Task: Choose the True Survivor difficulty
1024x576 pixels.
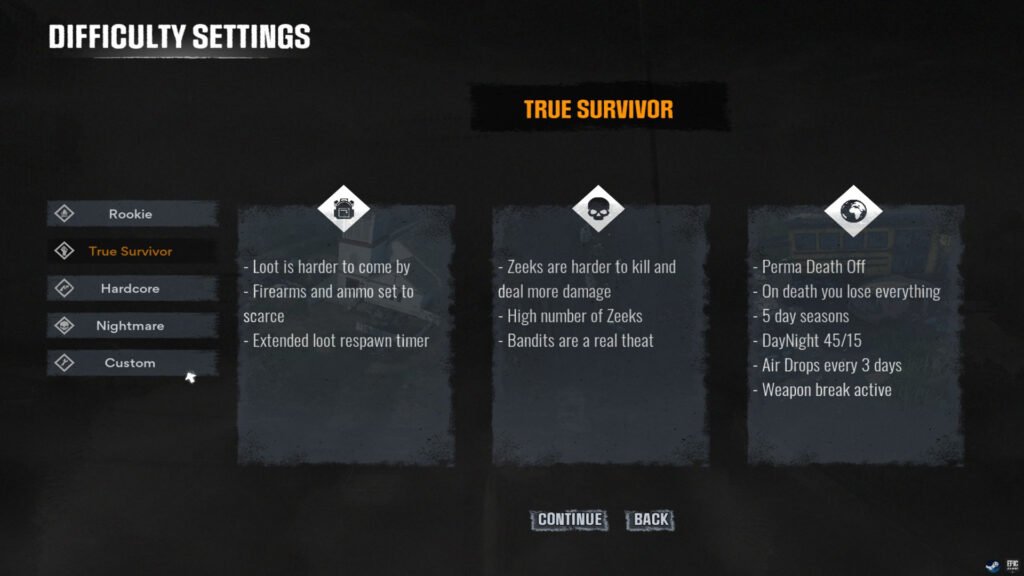Action: 131,251
